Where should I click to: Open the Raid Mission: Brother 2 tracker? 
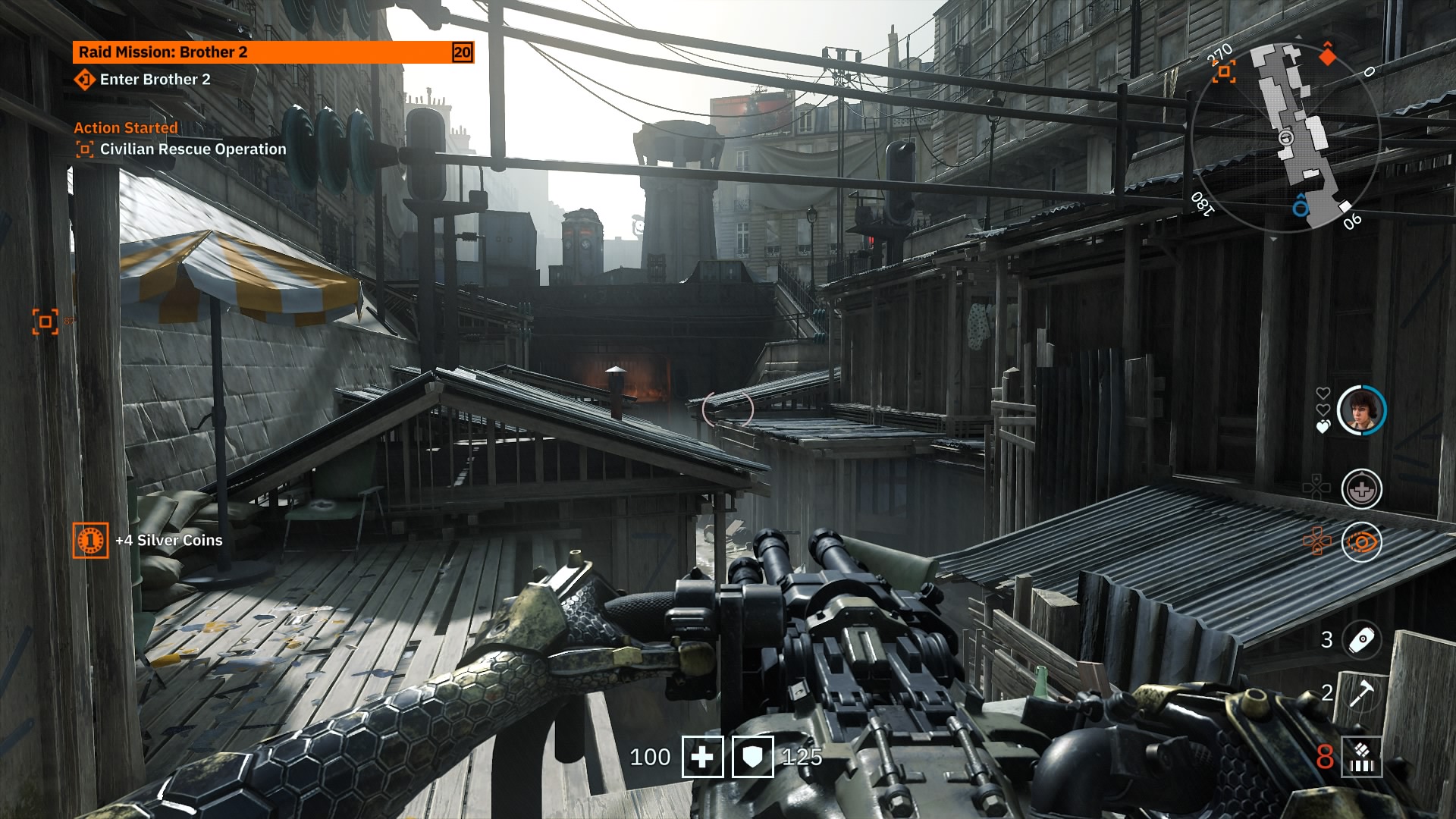[273, 52]
